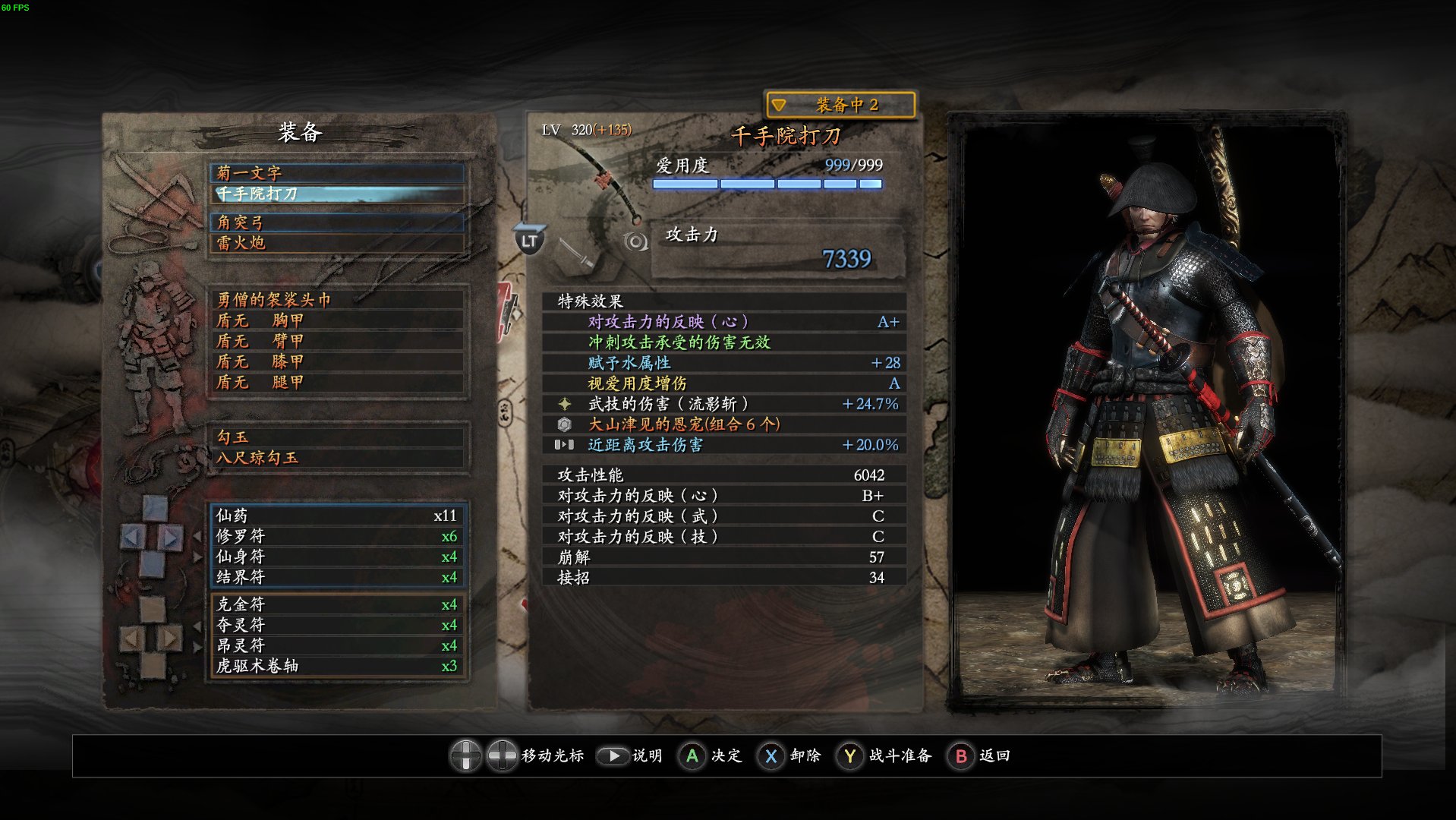
Task: Choose the 修罗符 shortcut item
Action: 336,536
